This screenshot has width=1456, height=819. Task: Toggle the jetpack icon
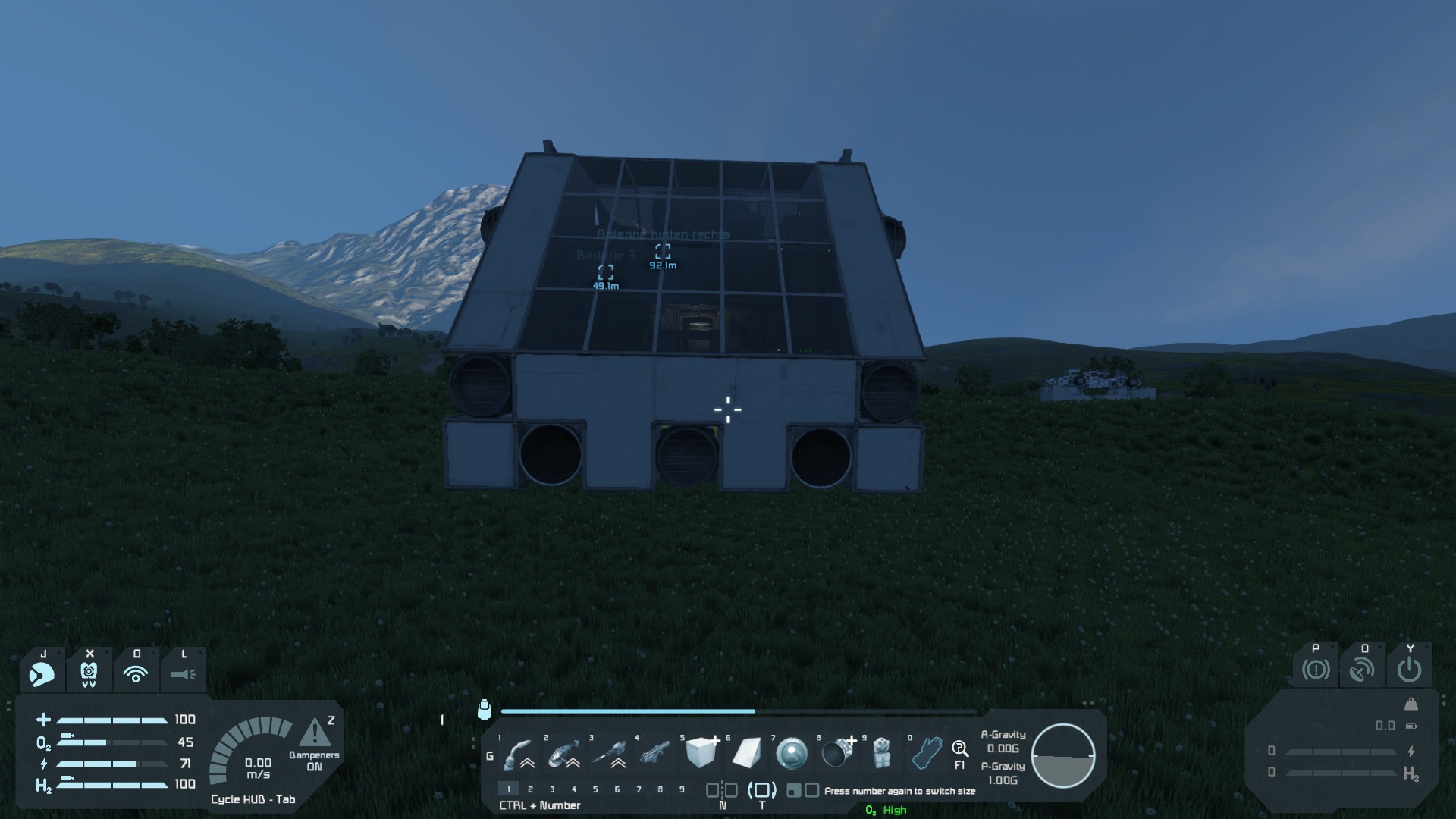[89, 673]
